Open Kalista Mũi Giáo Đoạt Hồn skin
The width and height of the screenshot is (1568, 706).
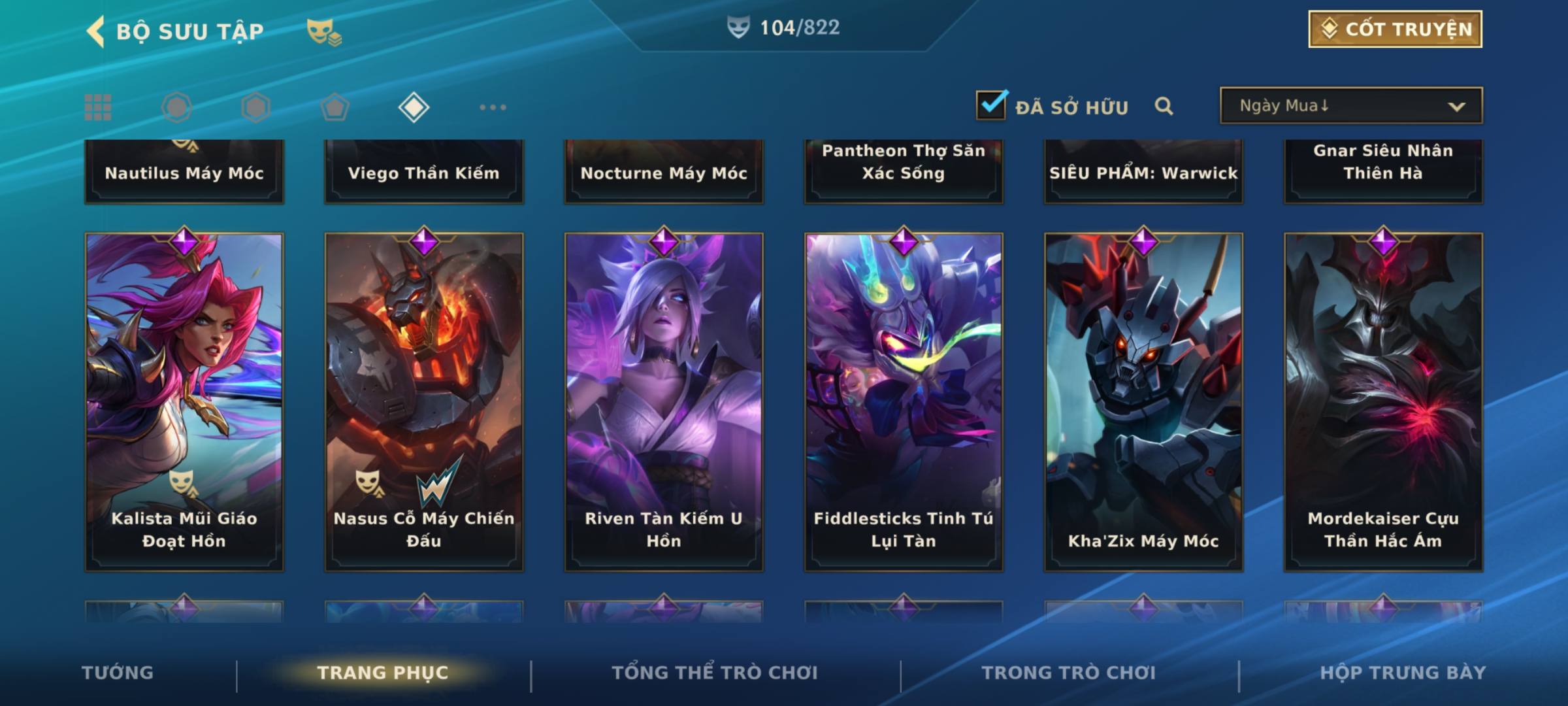click(x=184, y=401)
